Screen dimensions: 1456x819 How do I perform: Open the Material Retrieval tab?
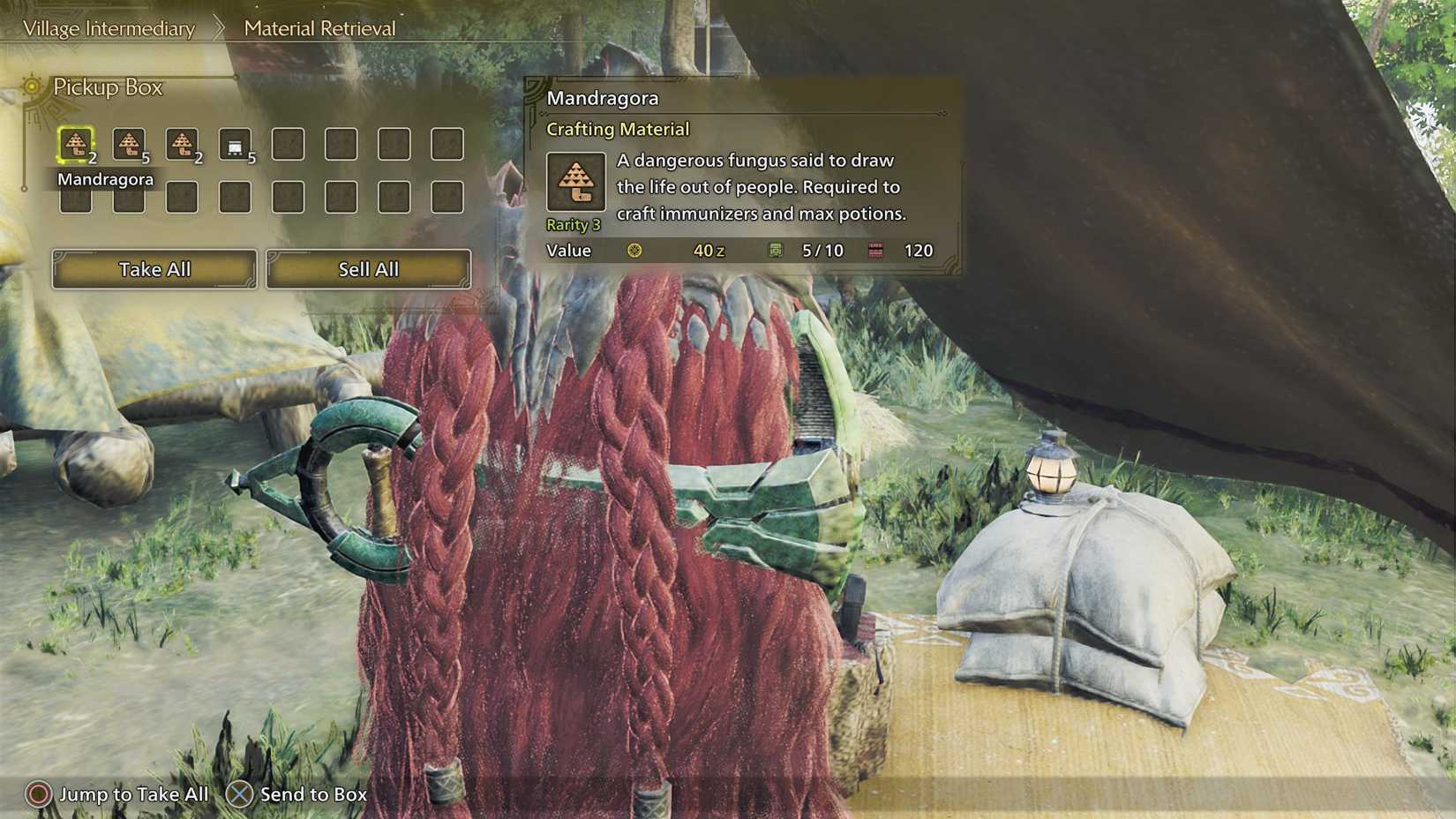click(x=319, y=27)
